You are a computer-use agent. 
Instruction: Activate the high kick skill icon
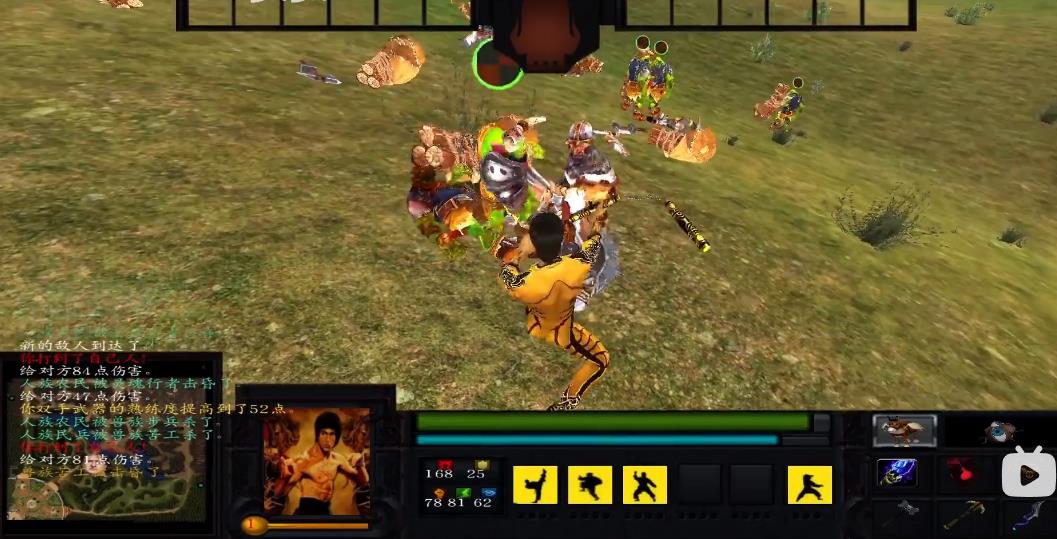pos(535,485)
